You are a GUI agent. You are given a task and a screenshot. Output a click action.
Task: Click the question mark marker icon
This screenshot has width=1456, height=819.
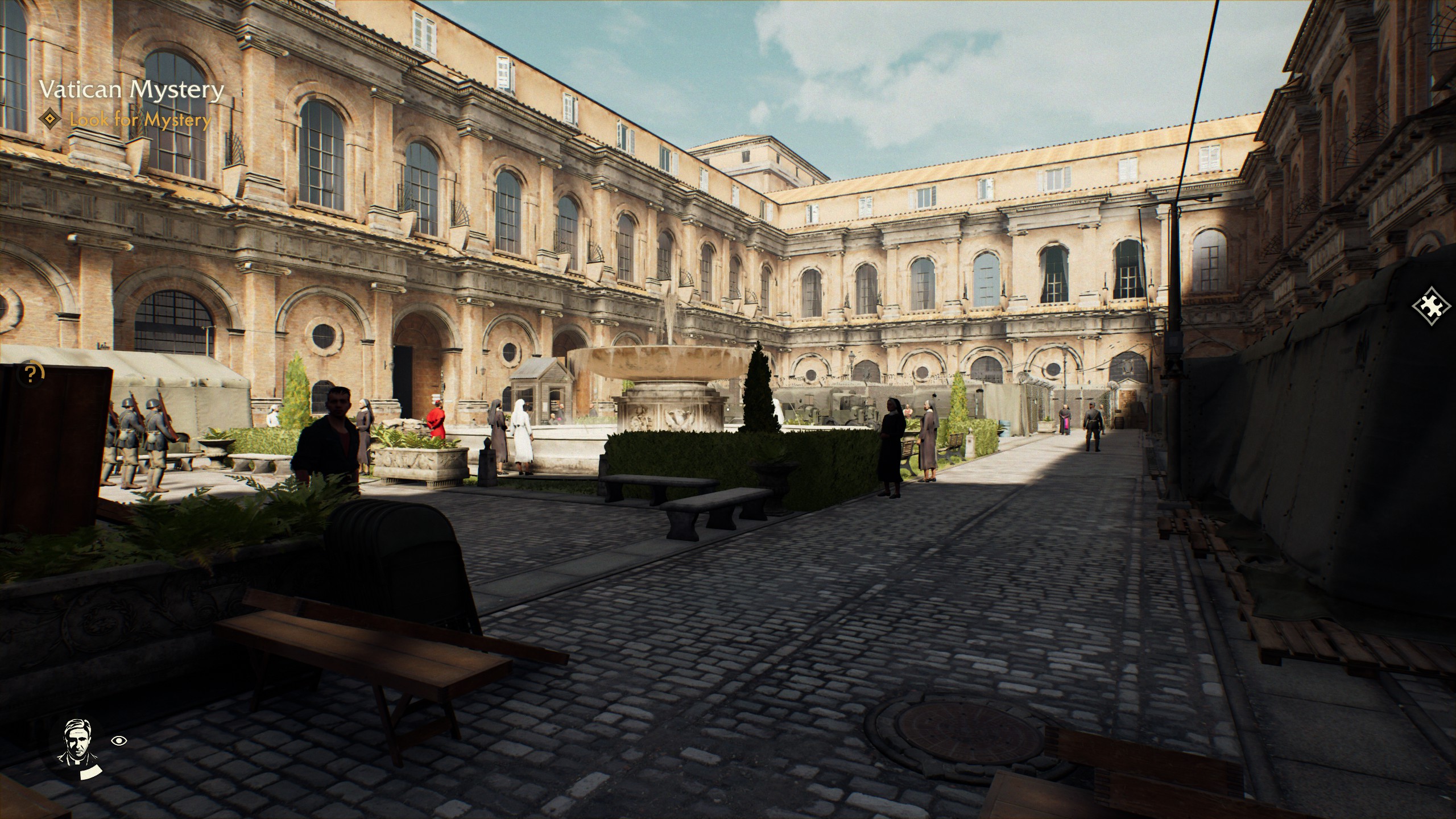(x=31, y=374)
